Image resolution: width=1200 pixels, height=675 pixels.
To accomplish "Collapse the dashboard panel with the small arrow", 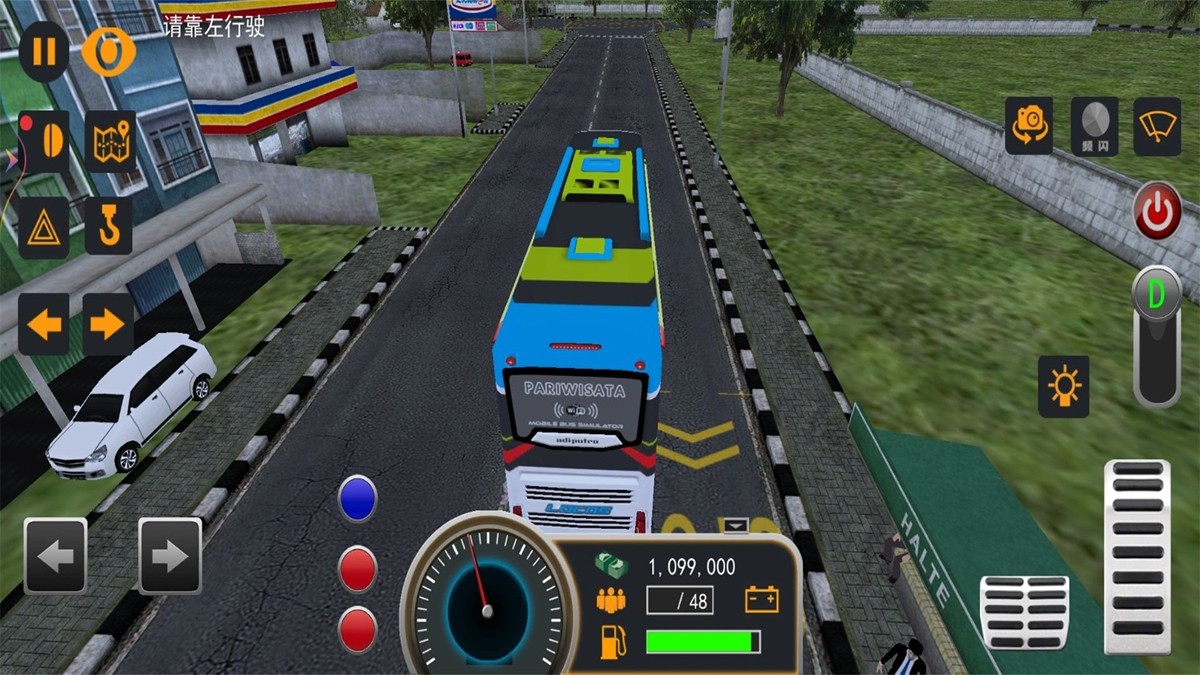I will (x=736, y=525).
